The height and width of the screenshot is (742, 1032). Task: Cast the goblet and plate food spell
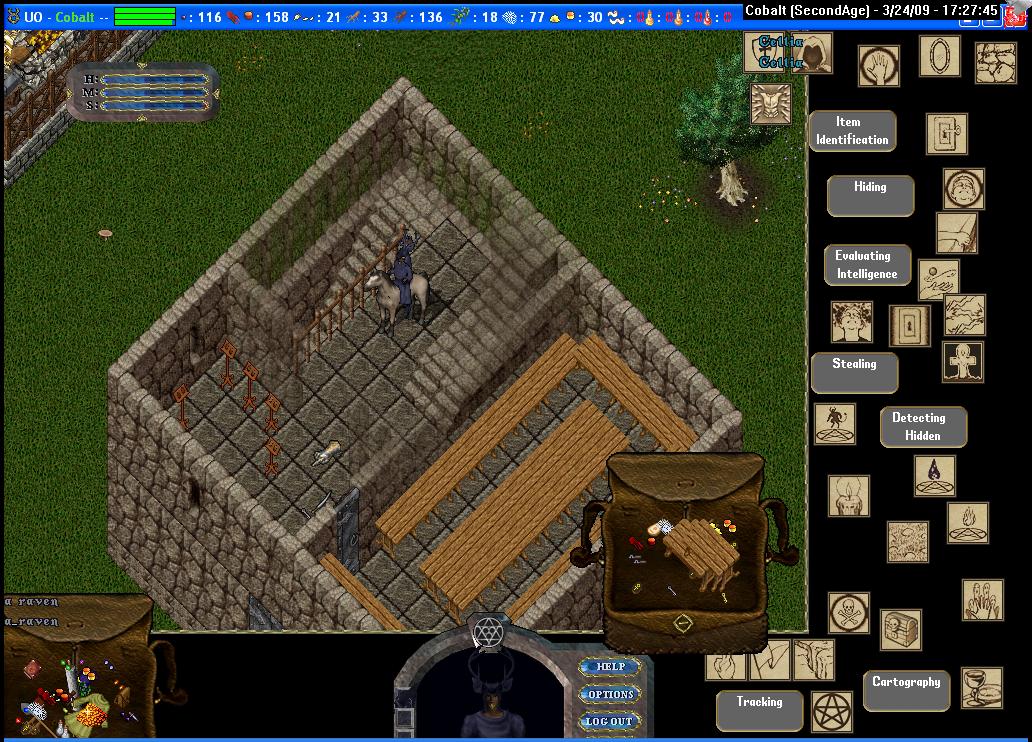[x=980, y=687]
